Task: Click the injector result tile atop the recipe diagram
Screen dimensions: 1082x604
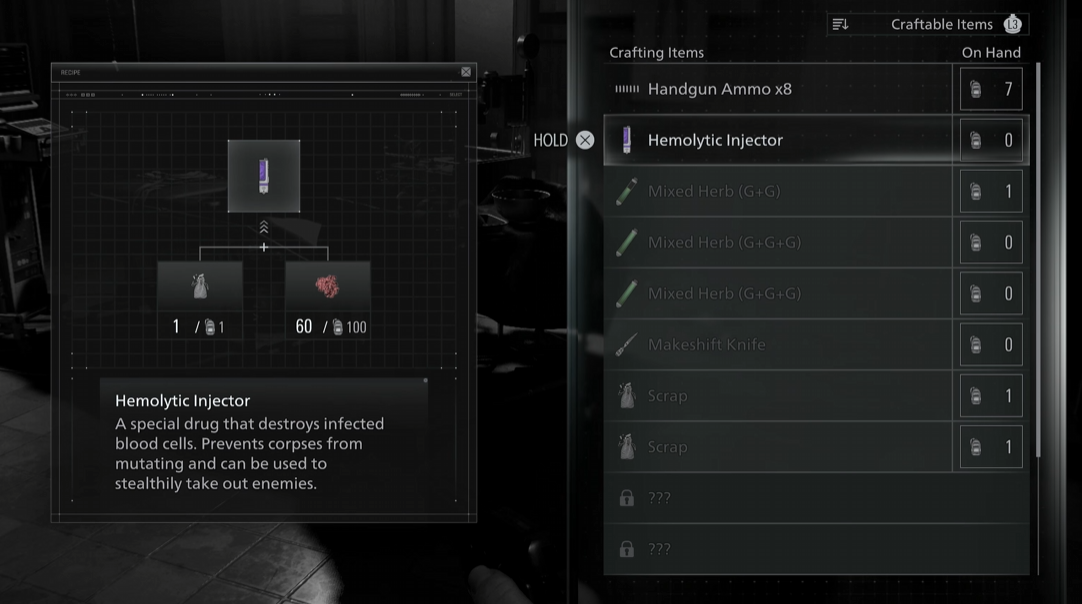Action: (x=264, y=176)
